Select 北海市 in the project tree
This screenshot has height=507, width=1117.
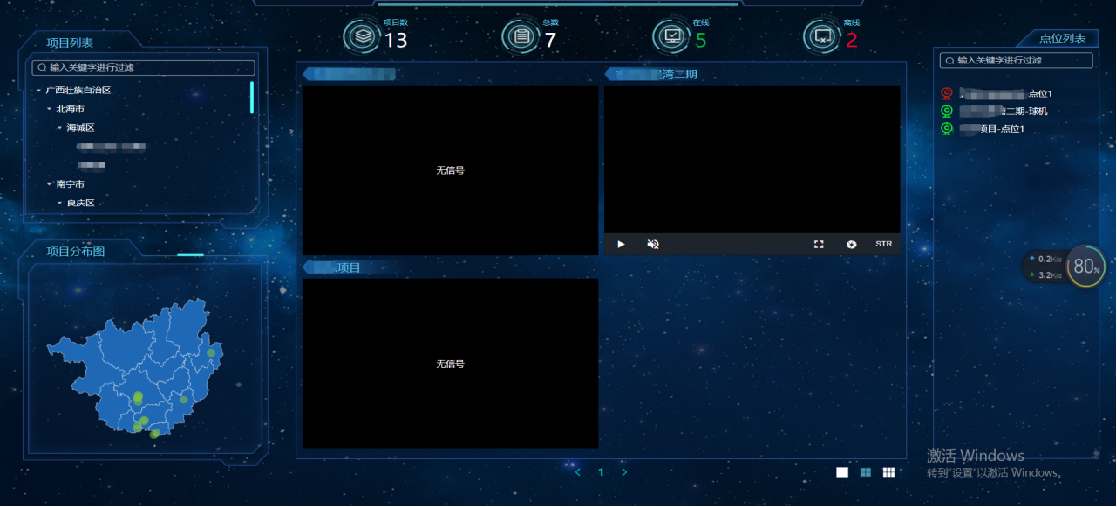click(70, 109)
